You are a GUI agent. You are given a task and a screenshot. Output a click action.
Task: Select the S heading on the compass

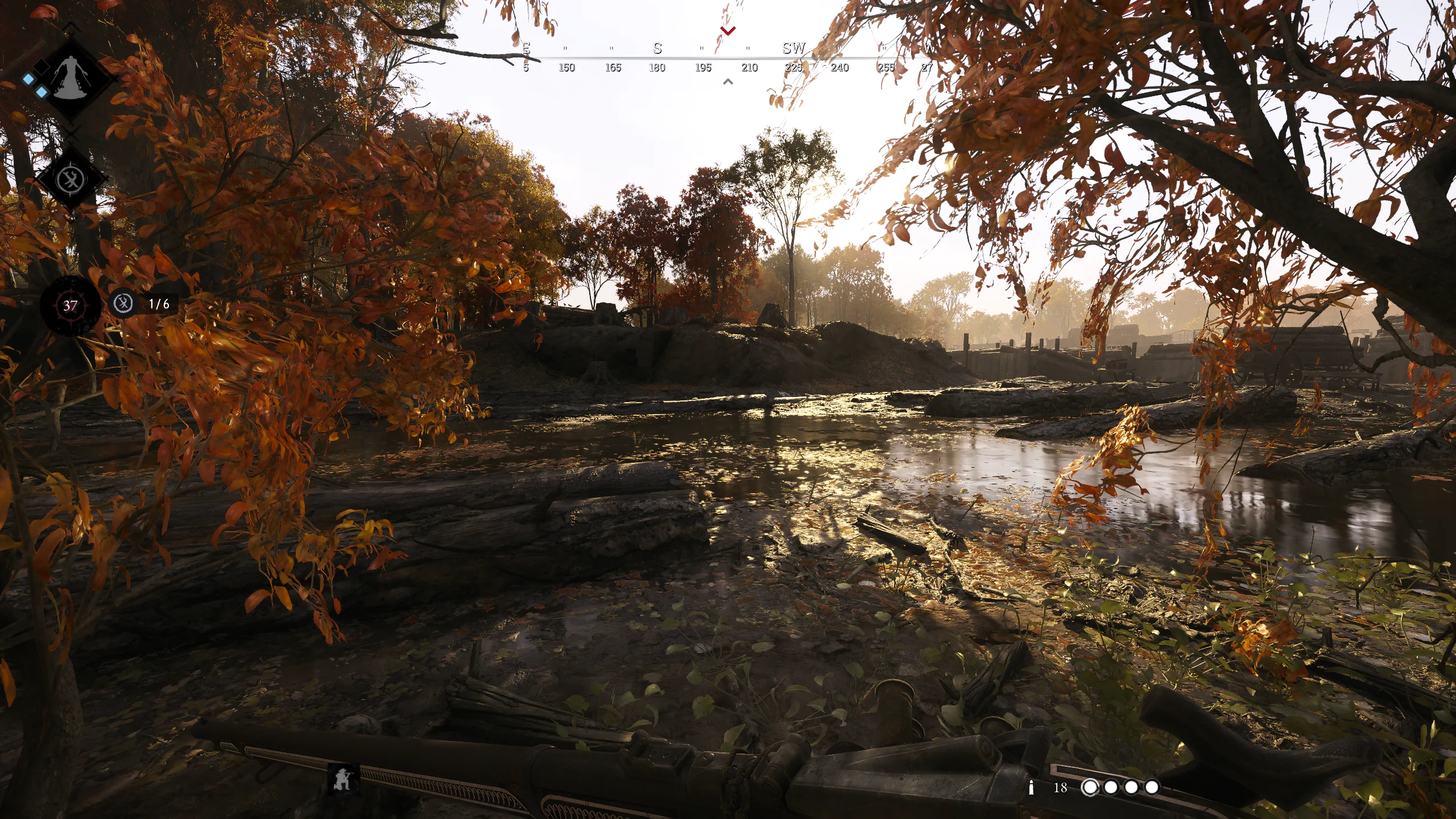tap(658, 48)
